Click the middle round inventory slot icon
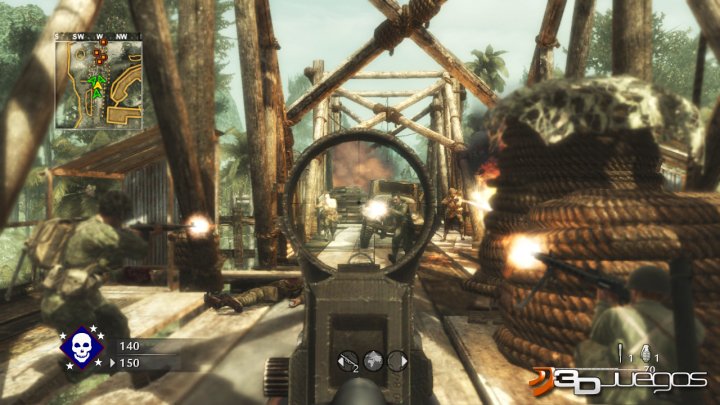Image resolution: width=720 pixels, height=405 pixels. coord(372,360)
